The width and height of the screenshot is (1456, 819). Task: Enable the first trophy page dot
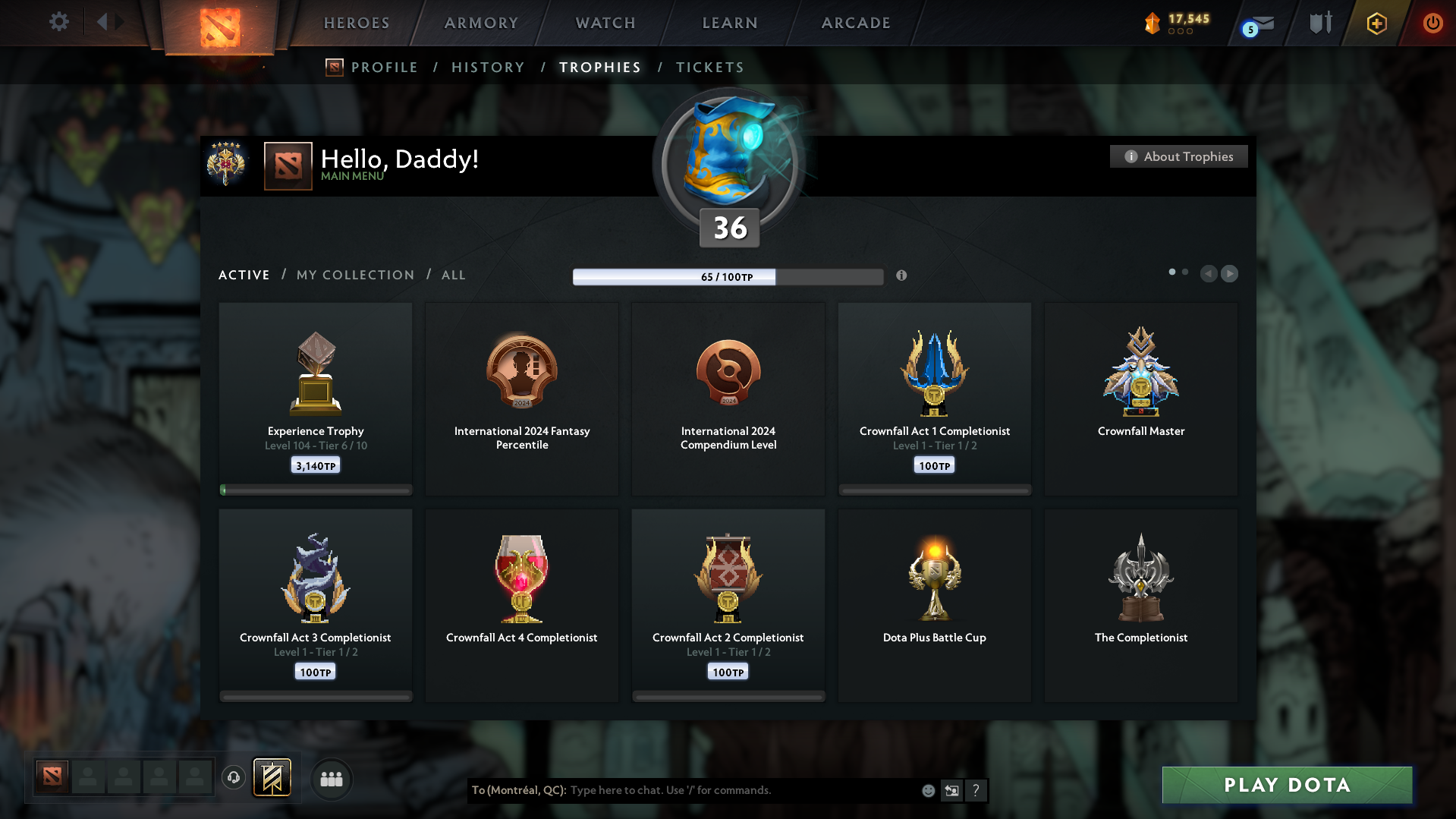click(1172, 271)
